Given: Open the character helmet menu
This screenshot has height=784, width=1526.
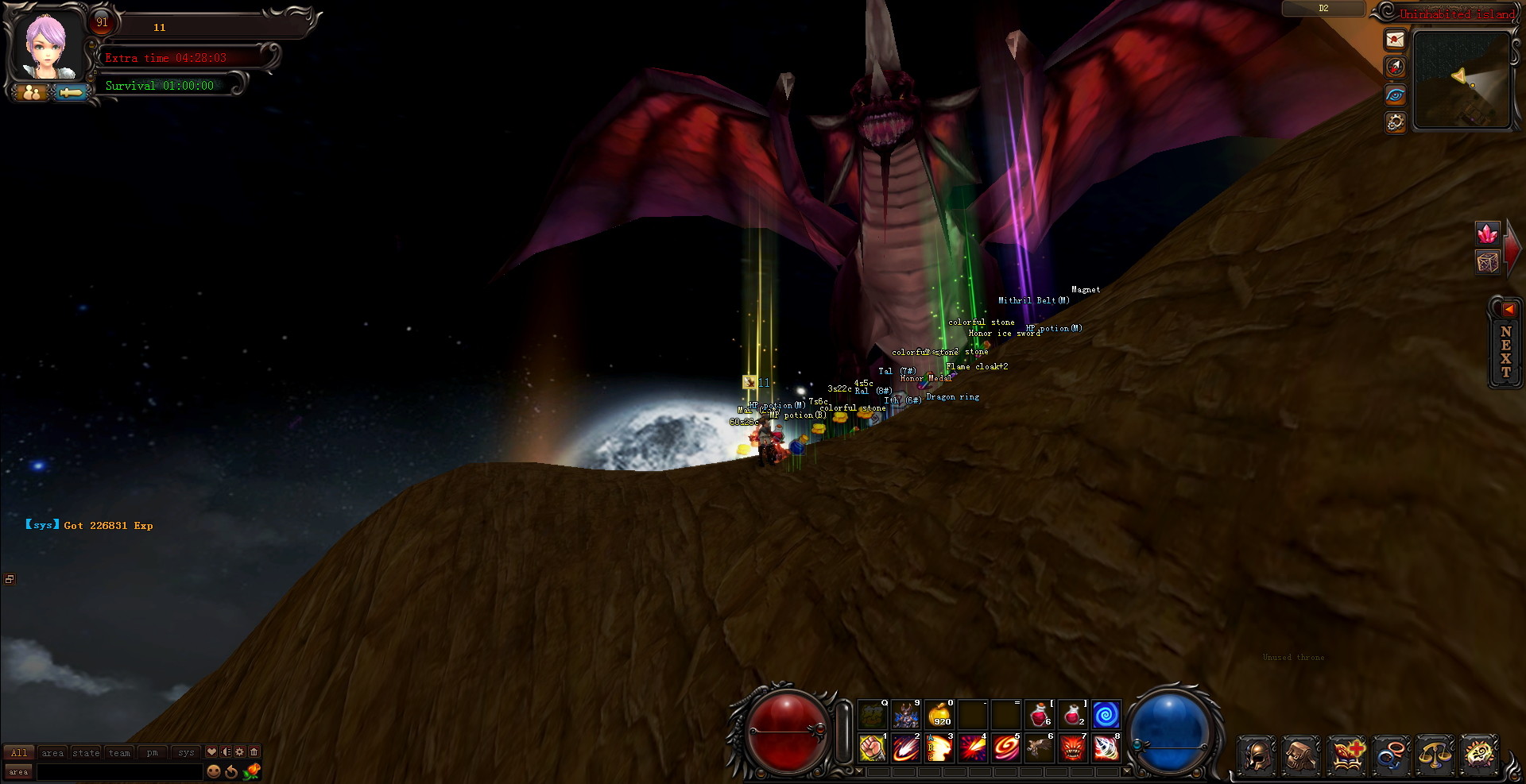Looking at the screenshot, I should [1257, 755].
